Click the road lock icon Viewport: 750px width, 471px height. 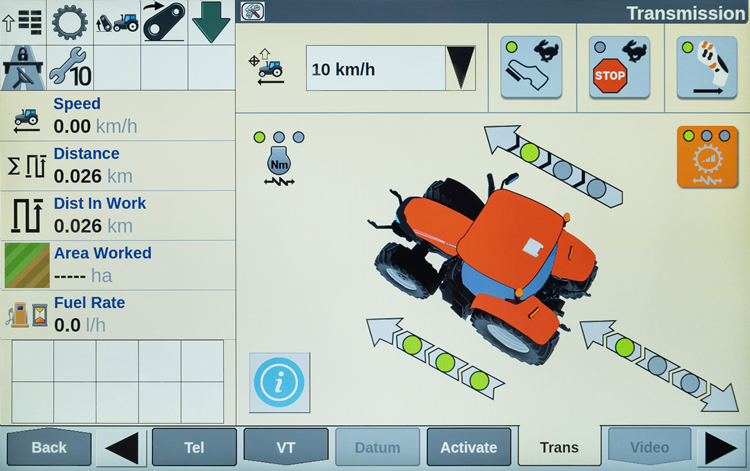click(23, 66)
